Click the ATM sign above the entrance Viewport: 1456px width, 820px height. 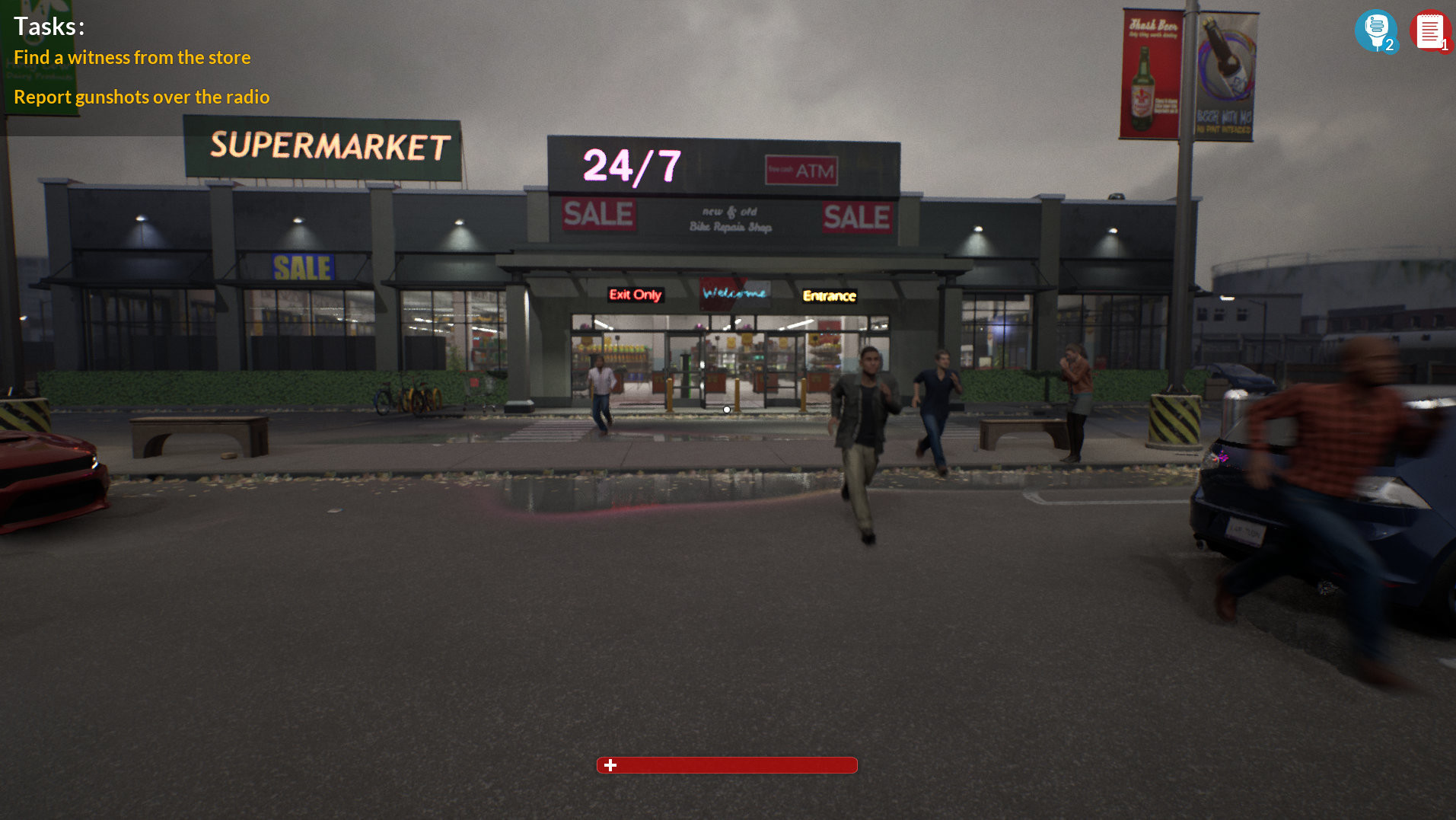[801, 169]
